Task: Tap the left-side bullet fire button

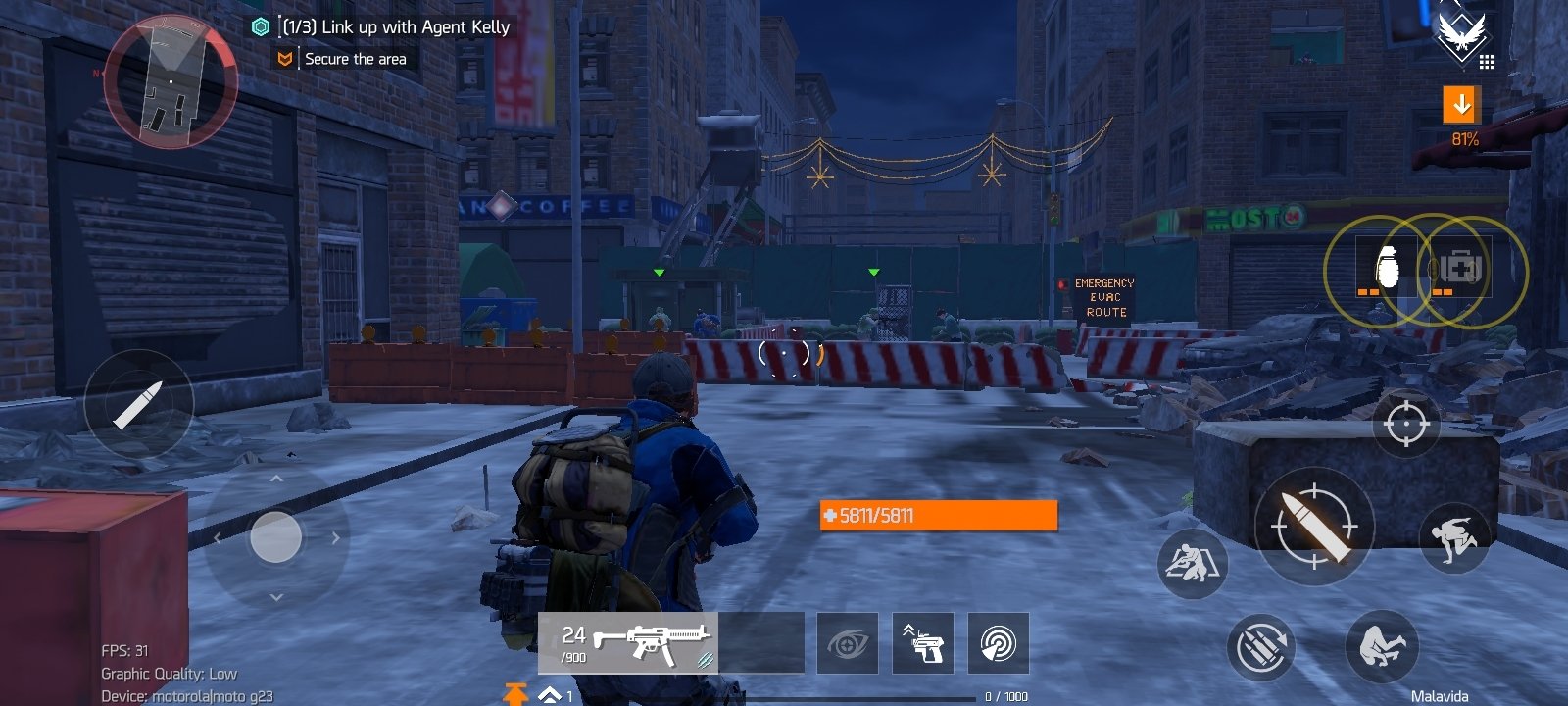Action: [x=138, y=404]
